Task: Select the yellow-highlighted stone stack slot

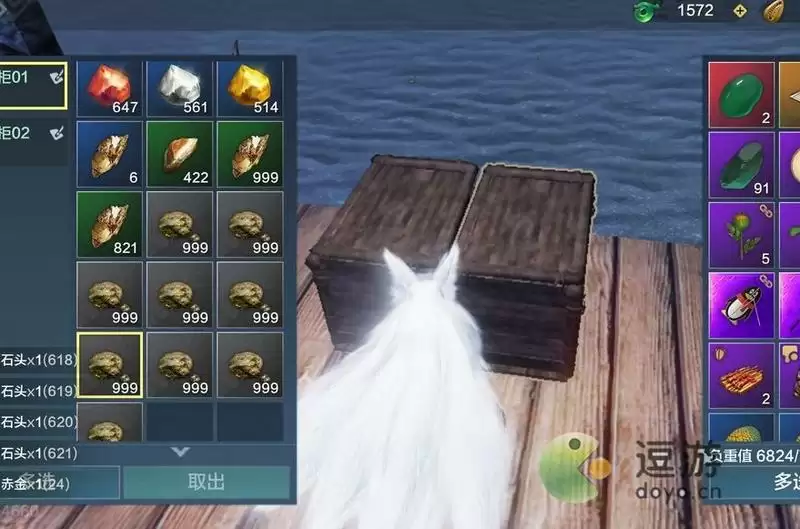Action: (110, 365)
